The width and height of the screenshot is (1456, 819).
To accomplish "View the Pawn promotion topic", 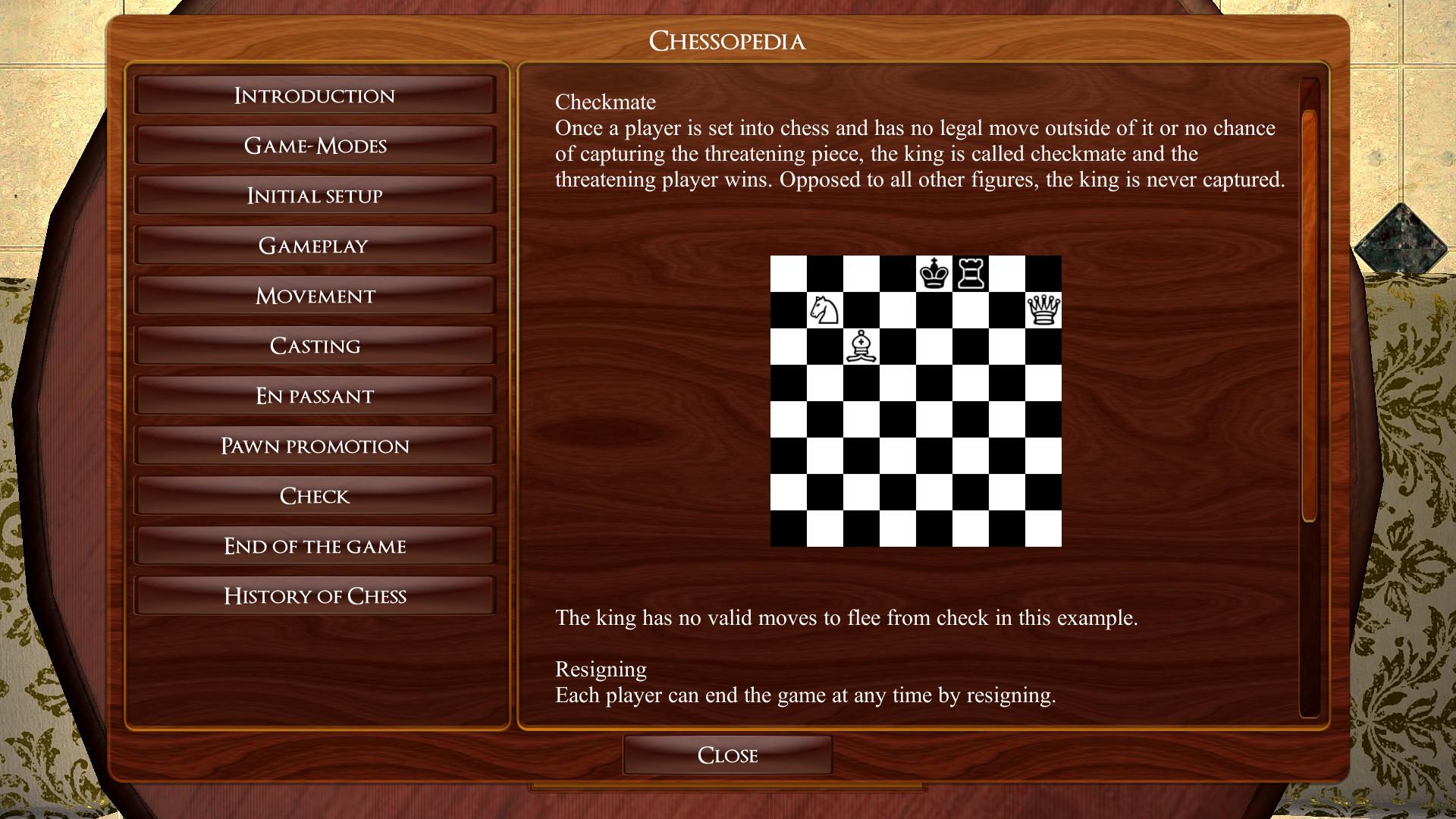I will [x=315, y=445].
